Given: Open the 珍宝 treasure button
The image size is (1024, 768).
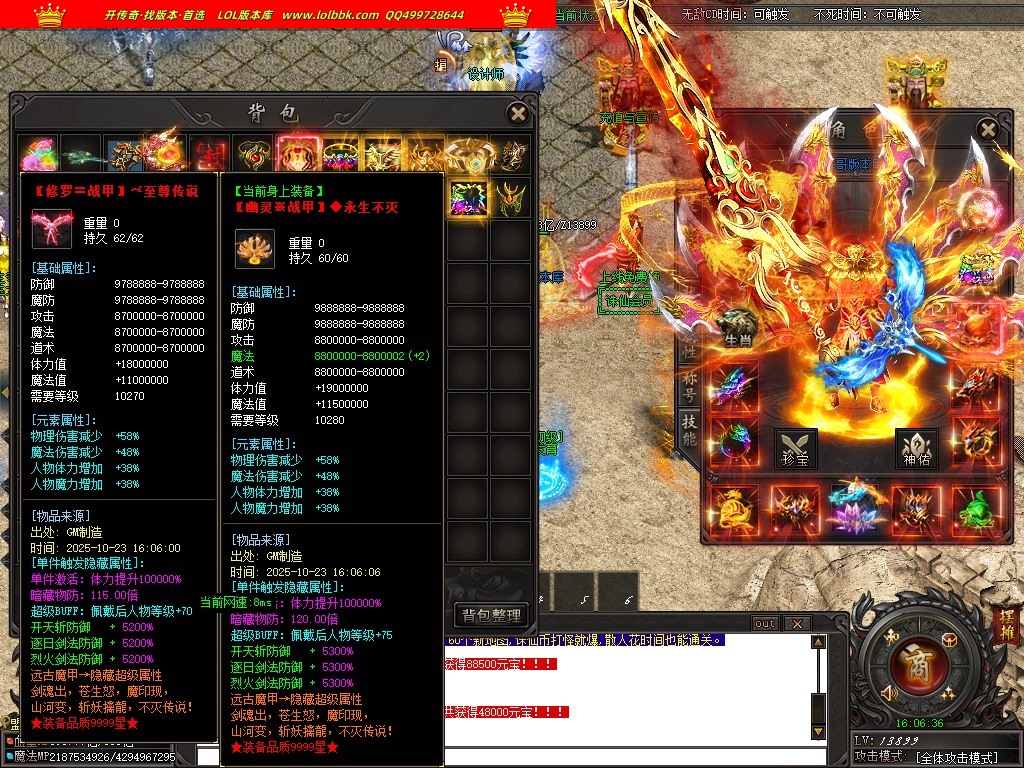Looking at the screenshot, I should (796, 449).
